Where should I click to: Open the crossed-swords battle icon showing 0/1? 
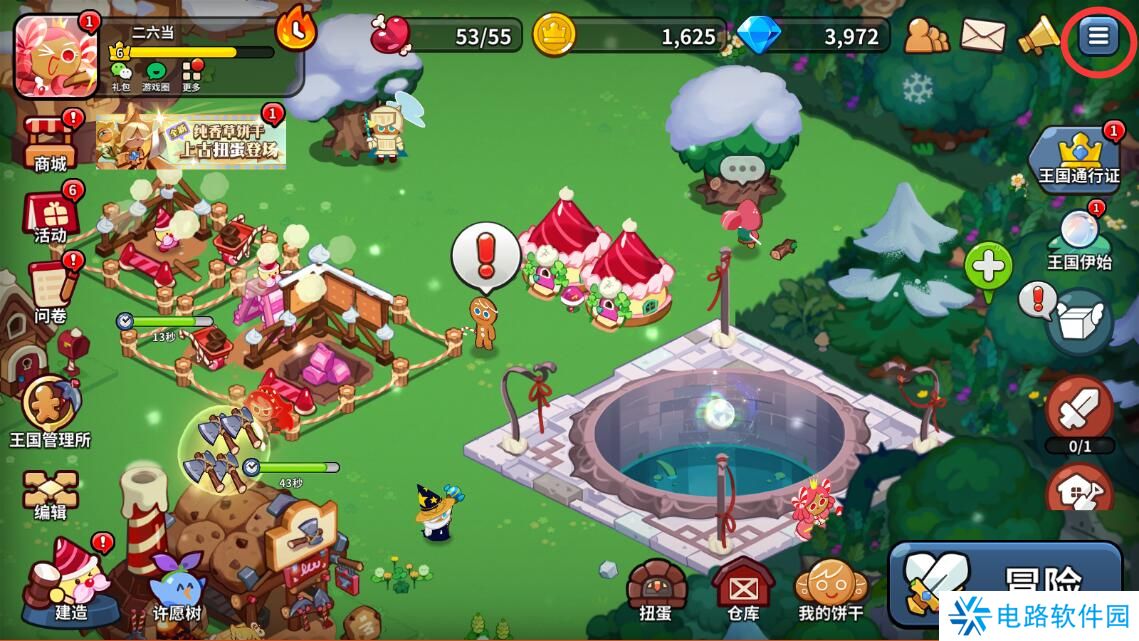(1080, 412)
